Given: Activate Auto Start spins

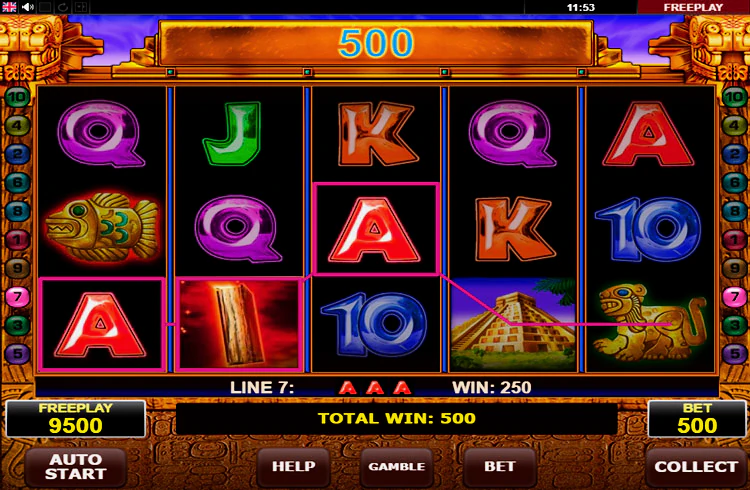Looking at the screenshot, I should [76, 467].
